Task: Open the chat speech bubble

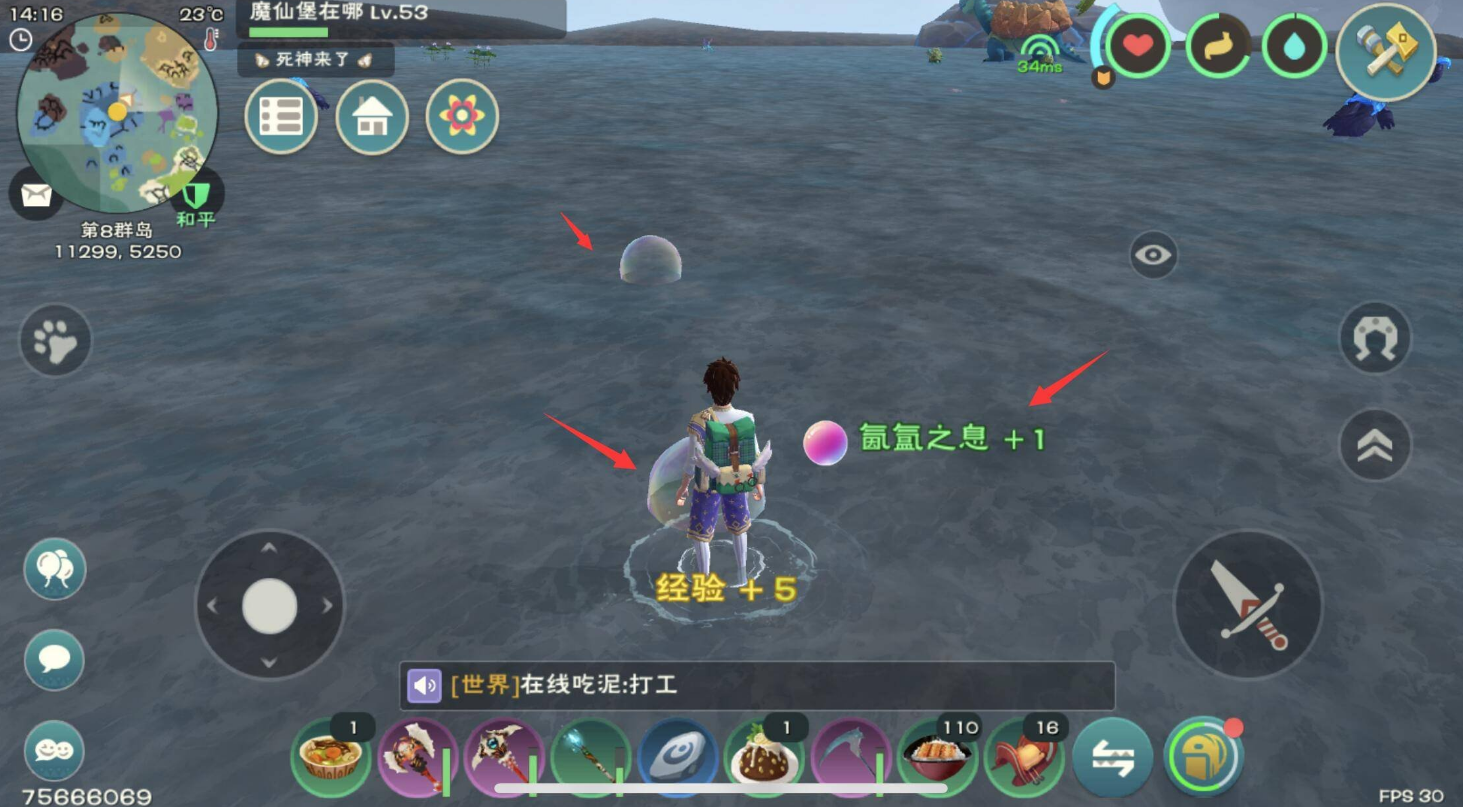Action: [x=54, y=660]
